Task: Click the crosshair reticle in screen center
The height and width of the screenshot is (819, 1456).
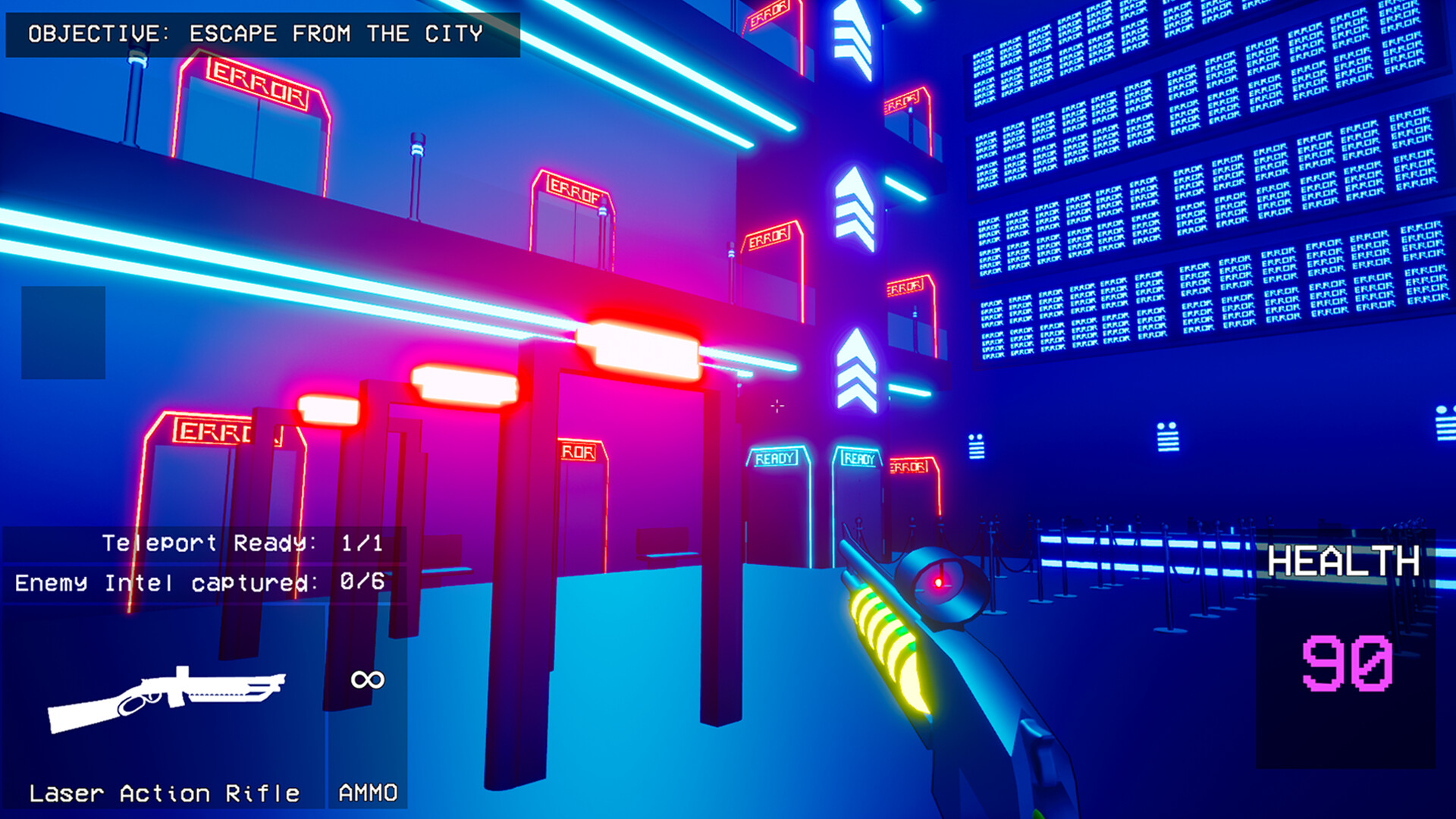Action: click(x=777, y=407)
